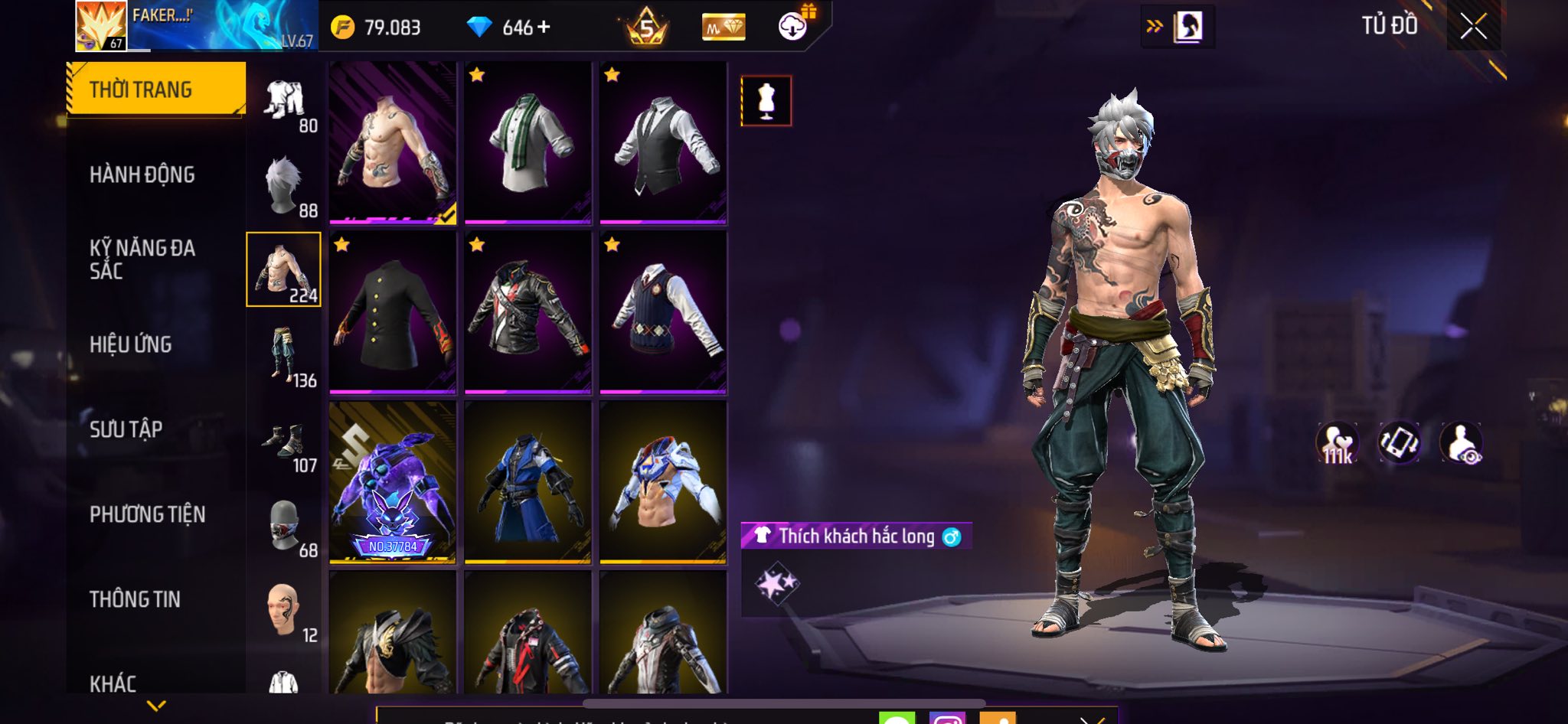
Task: Show the Thông Tin tab
Action: point(136,599)
